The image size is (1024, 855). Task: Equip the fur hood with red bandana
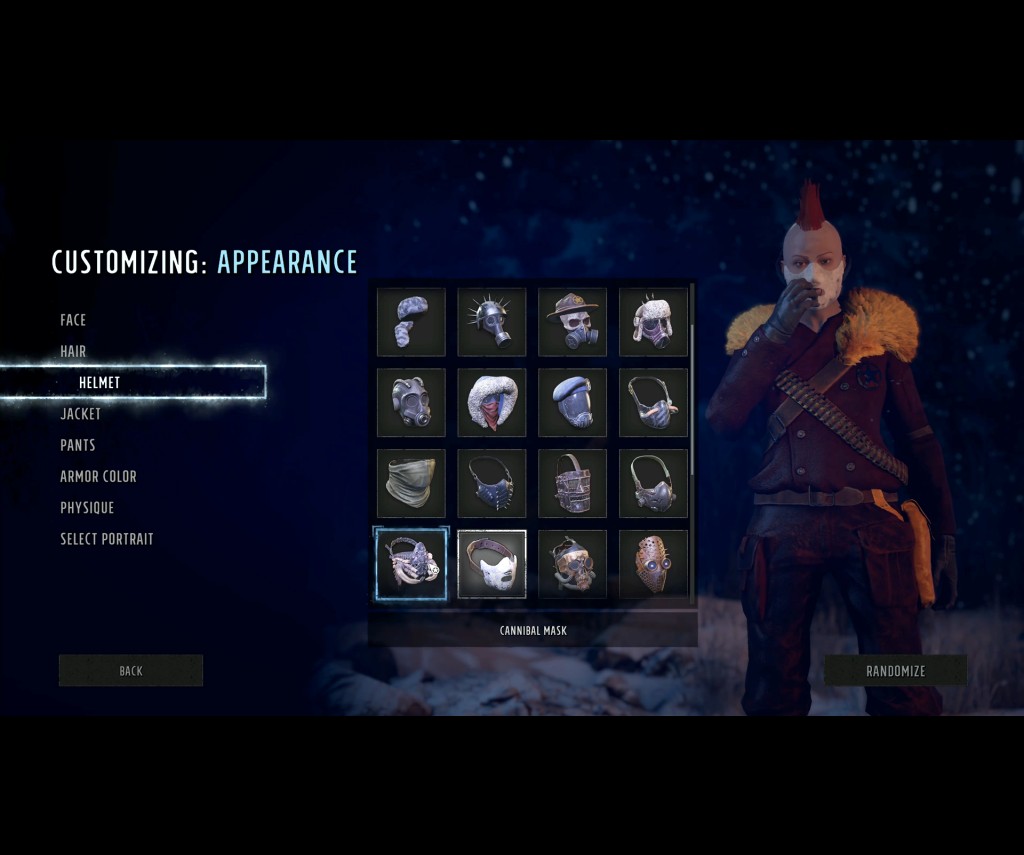pos(492,403)
